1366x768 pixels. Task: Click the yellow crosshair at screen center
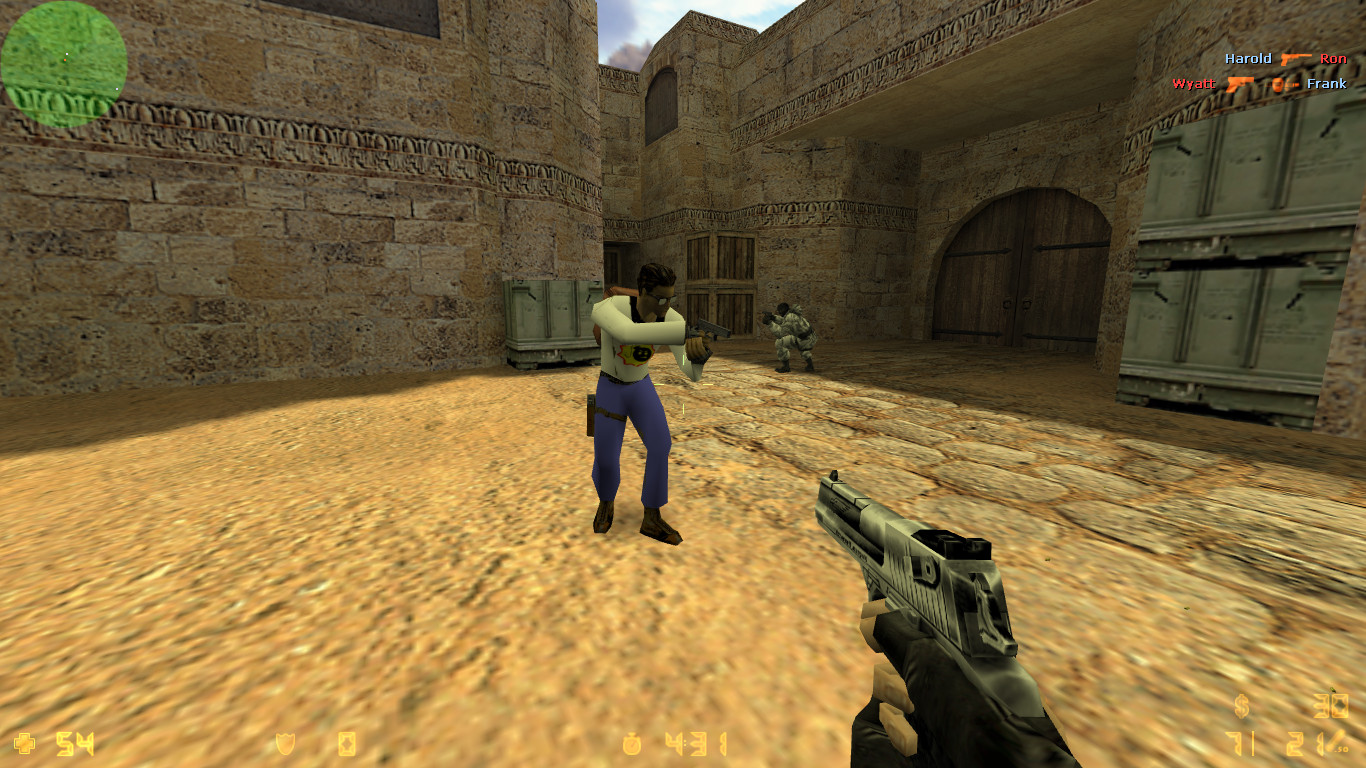(683, 384)
